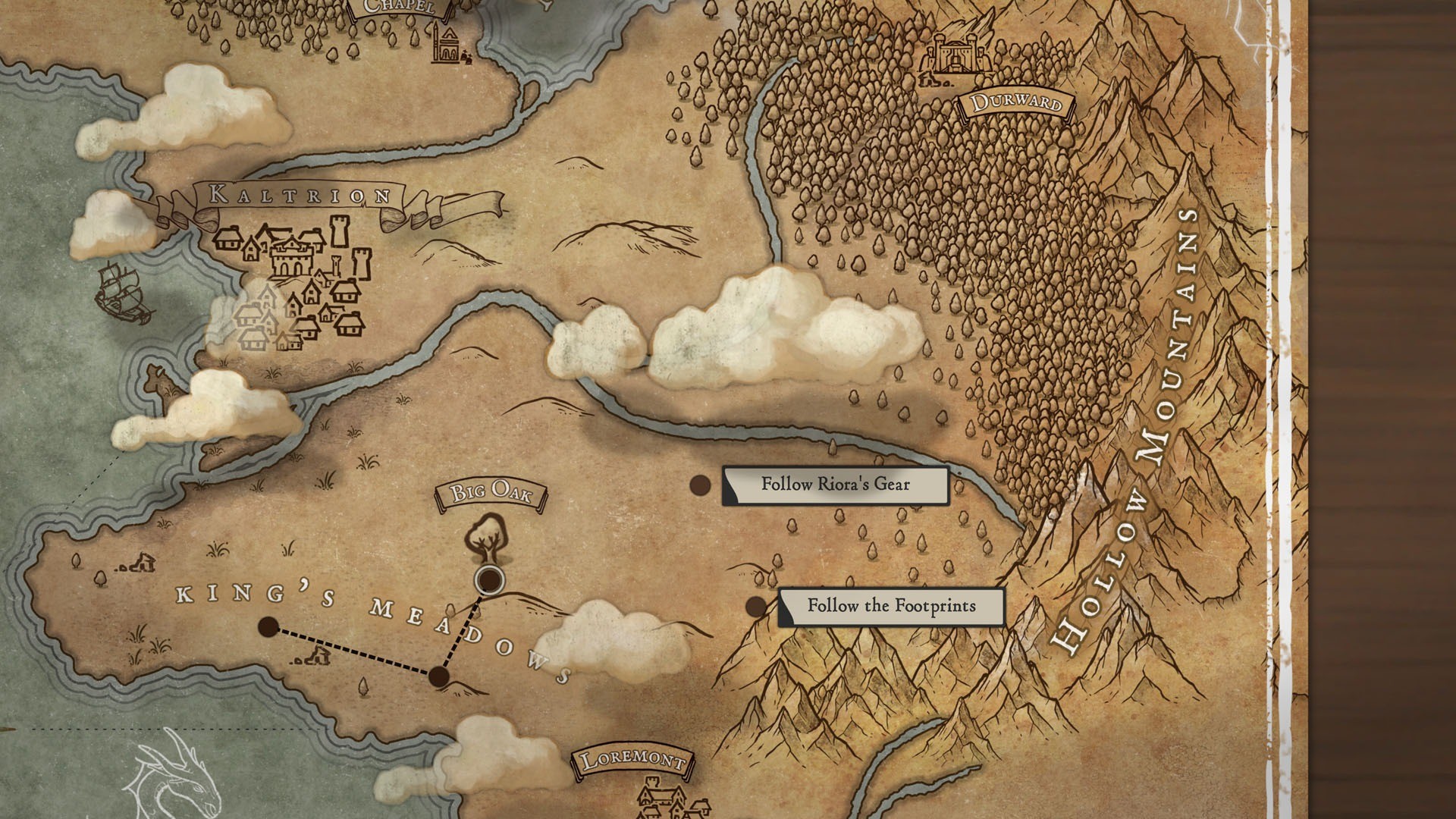This screenshot has width=1456, height=819.
Task: Choose the Follow the Footprints destination label
Action: coord(891,606)
